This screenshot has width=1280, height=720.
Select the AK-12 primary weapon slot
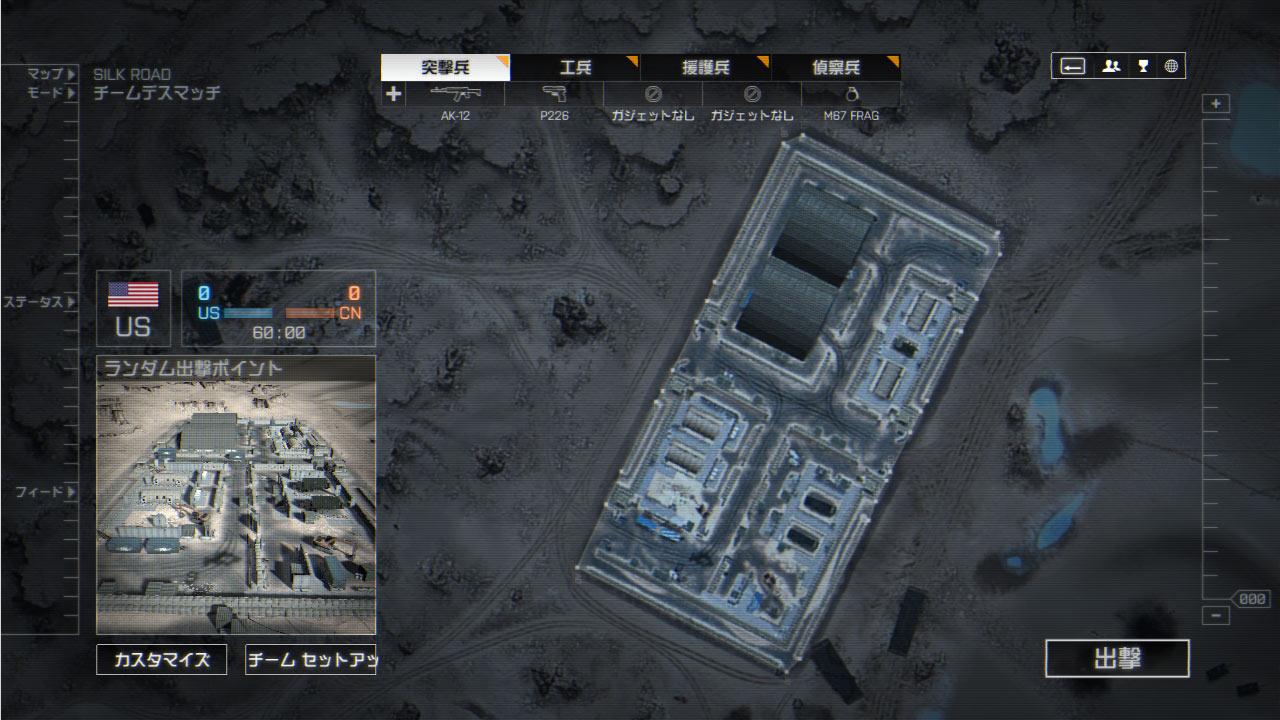pyautogui.click(x=455, y=102)
